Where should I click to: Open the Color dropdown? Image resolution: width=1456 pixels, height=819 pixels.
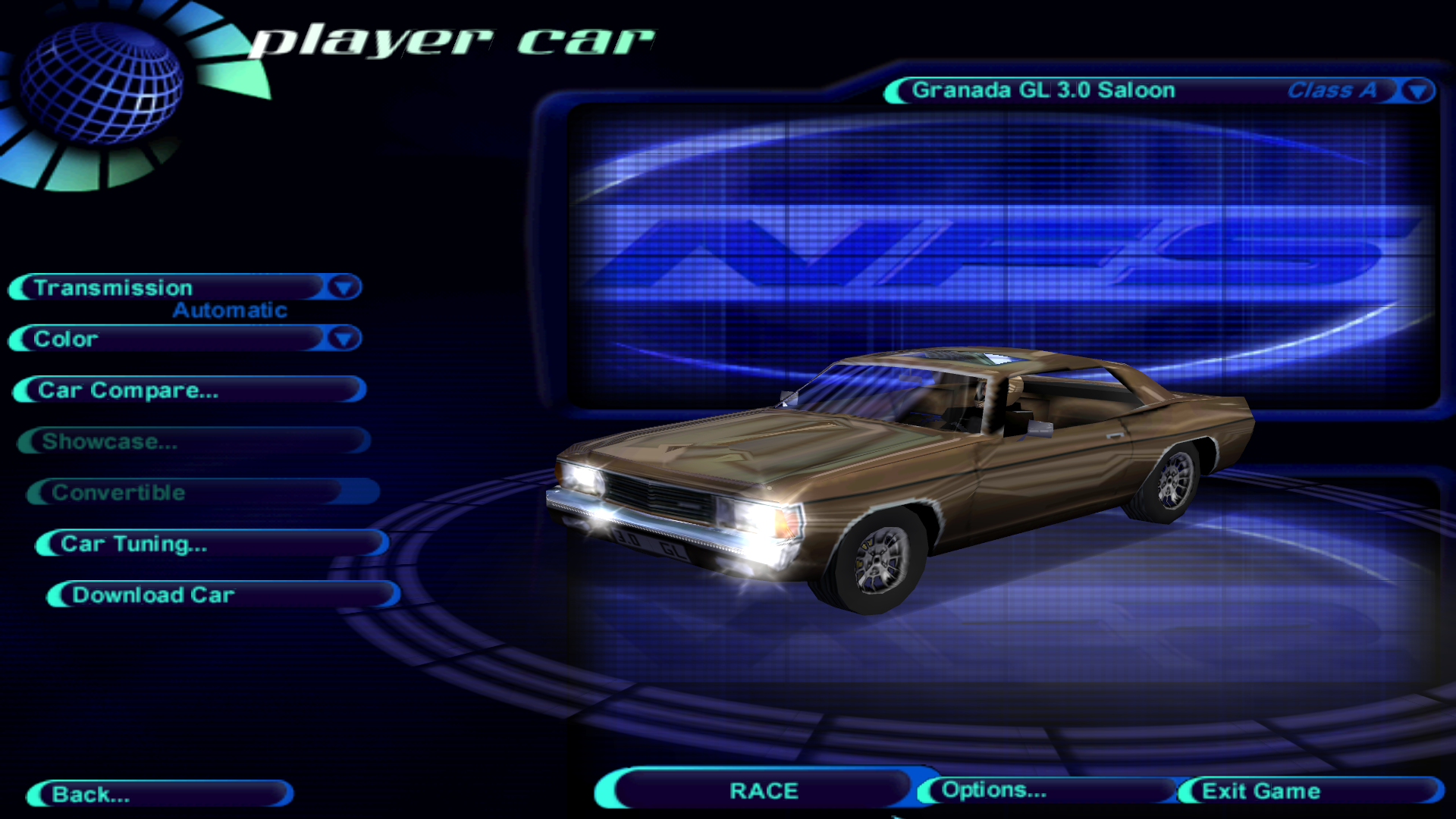pos(344,338)
